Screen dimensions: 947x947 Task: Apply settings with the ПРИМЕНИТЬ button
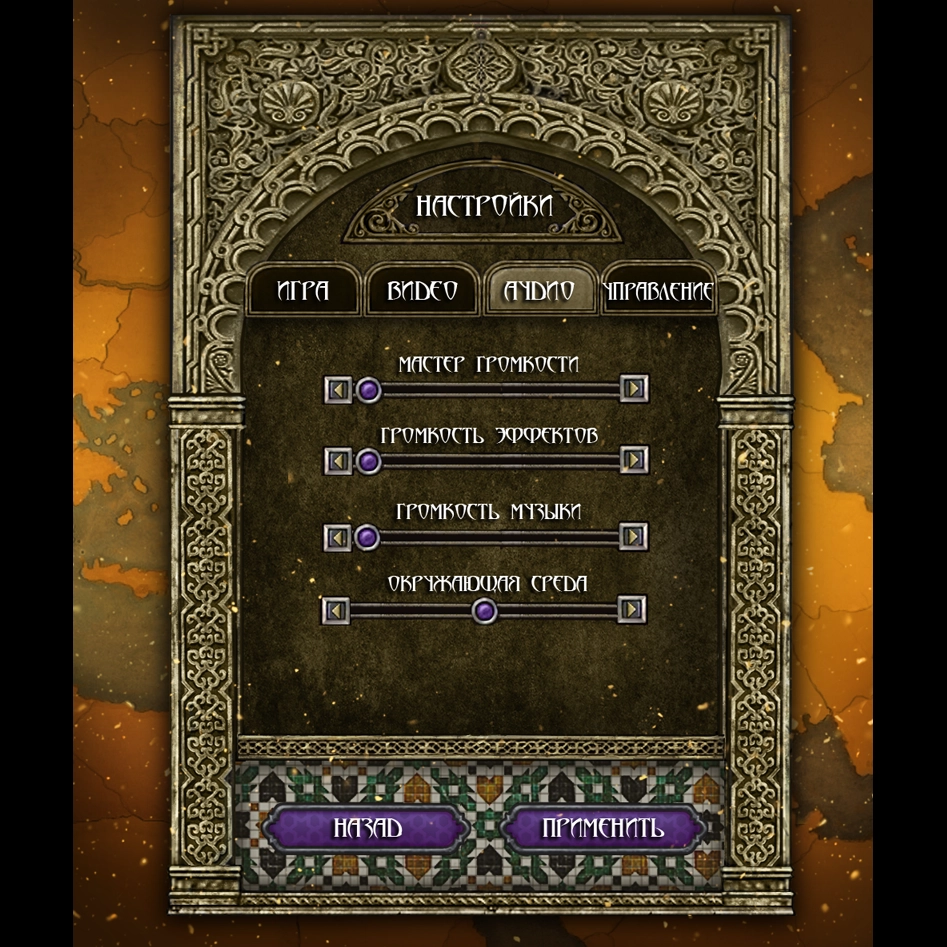(602, 828)
